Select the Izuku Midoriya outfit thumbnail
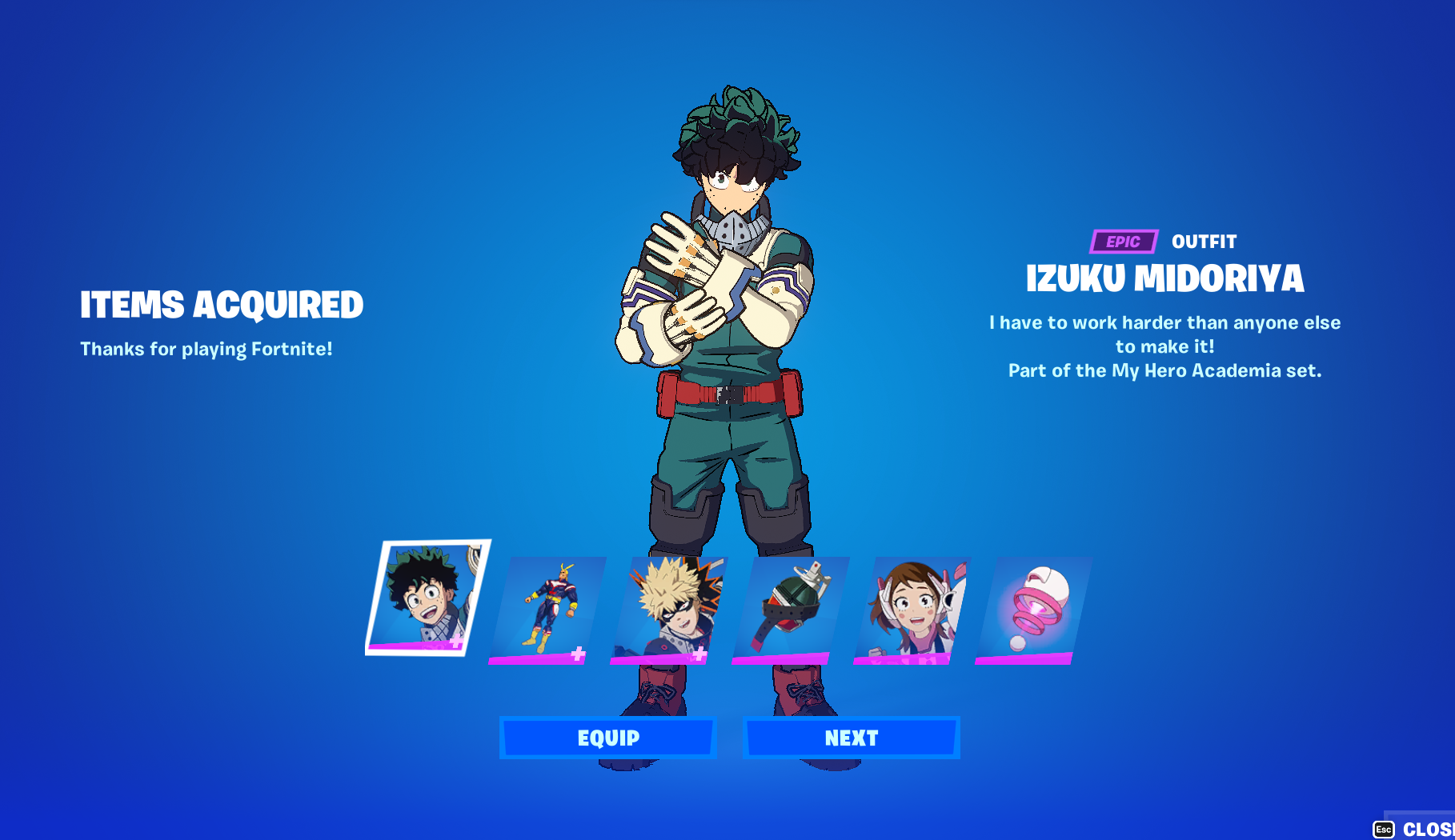The image size is (1455, 840). pyautogui.click(x=427, y=598)
